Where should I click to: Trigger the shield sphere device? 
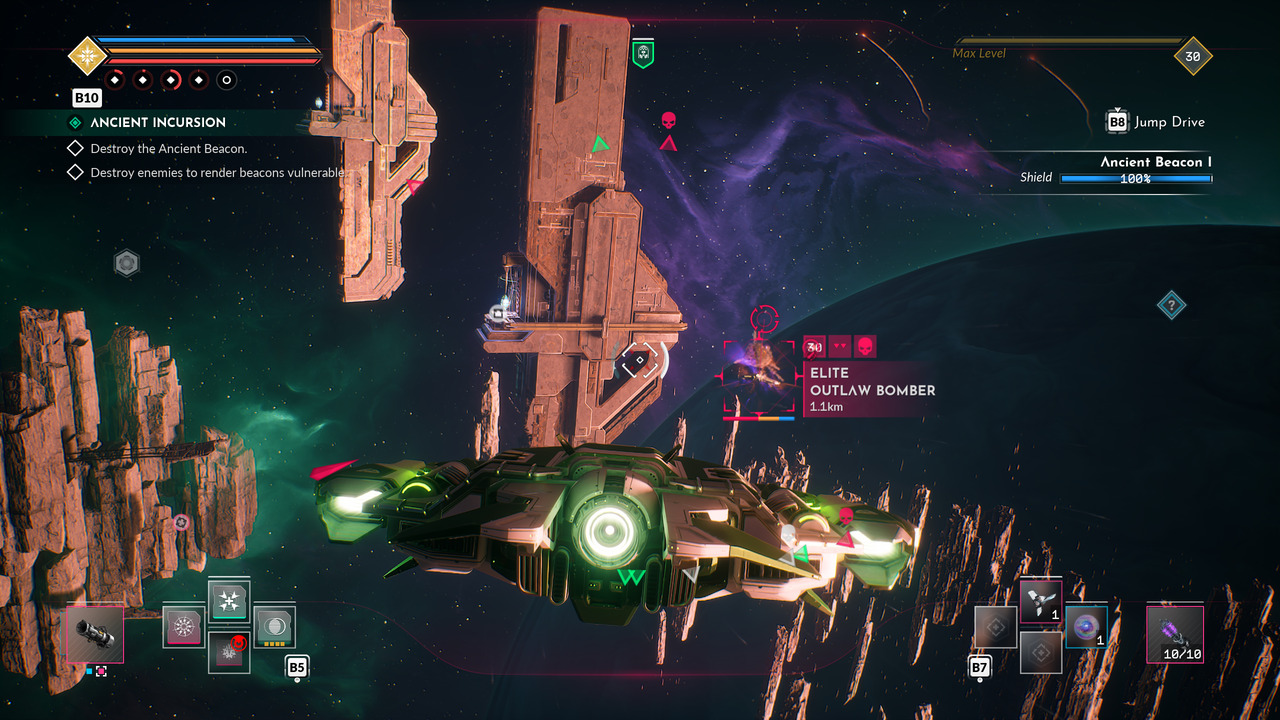[x=273, y=627]
